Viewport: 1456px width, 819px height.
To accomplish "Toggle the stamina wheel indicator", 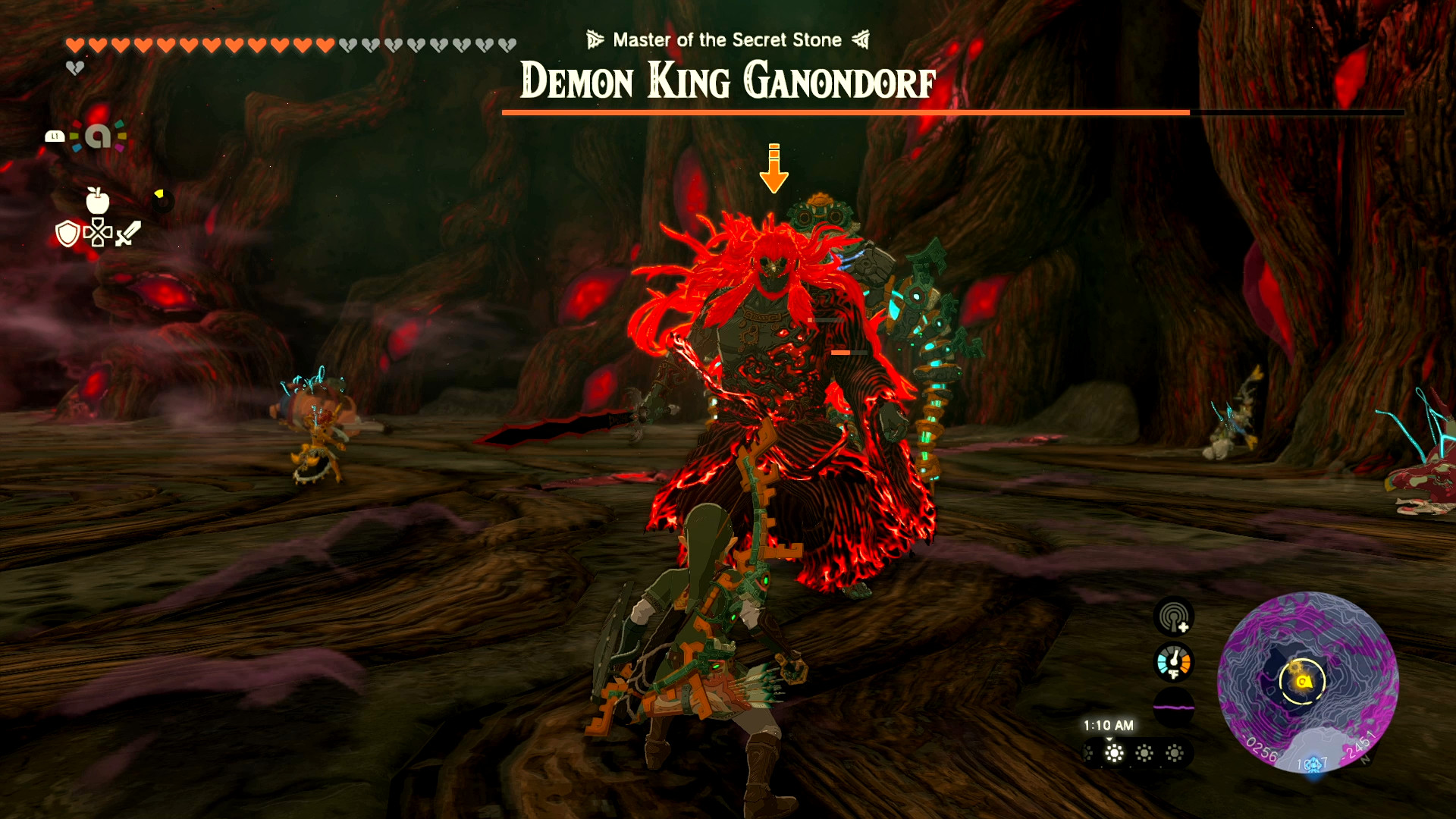I will (x=162, y=199).
